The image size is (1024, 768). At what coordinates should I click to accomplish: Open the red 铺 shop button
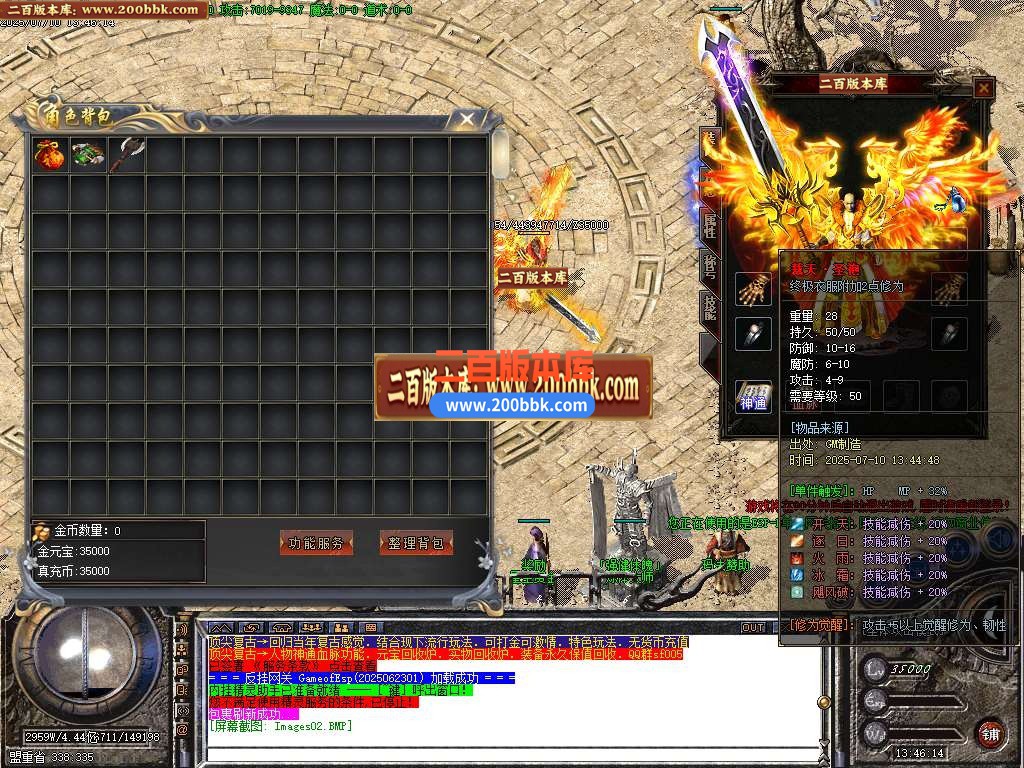coord(991,731)
